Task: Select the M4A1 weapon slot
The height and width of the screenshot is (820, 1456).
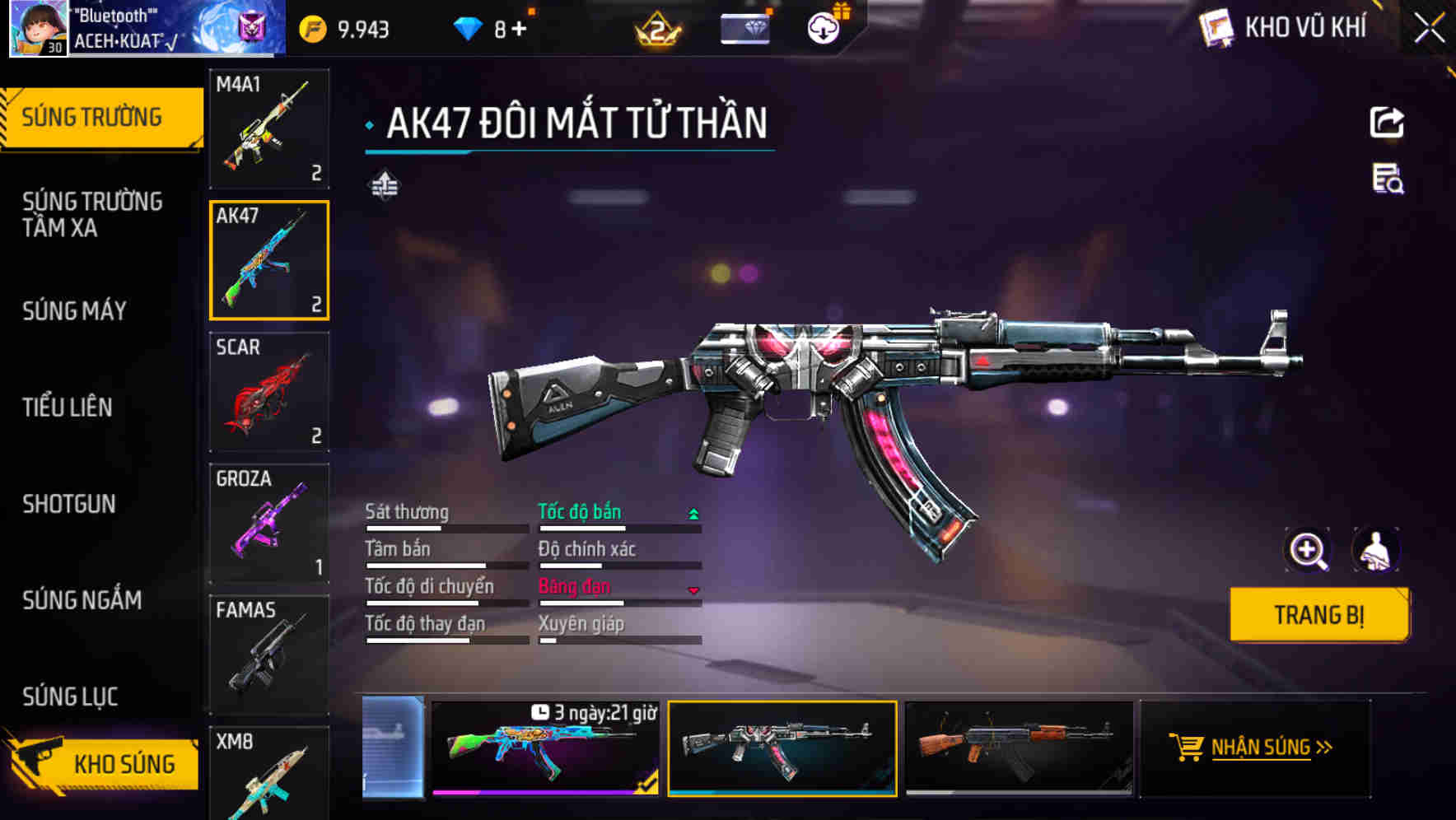Action: pyautogui.click(x=269, y=128)
